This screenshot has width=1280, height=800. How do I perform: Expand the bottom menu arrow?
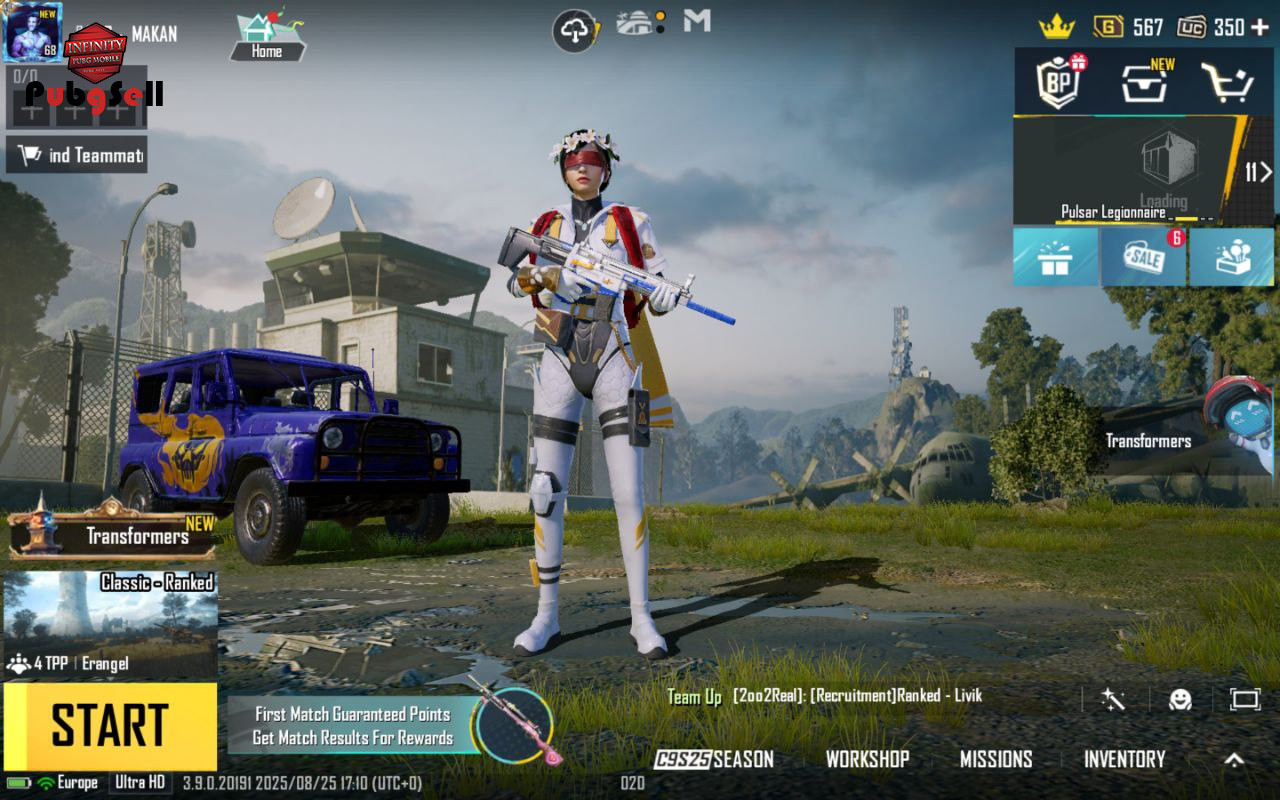(x=1235, y=759)
